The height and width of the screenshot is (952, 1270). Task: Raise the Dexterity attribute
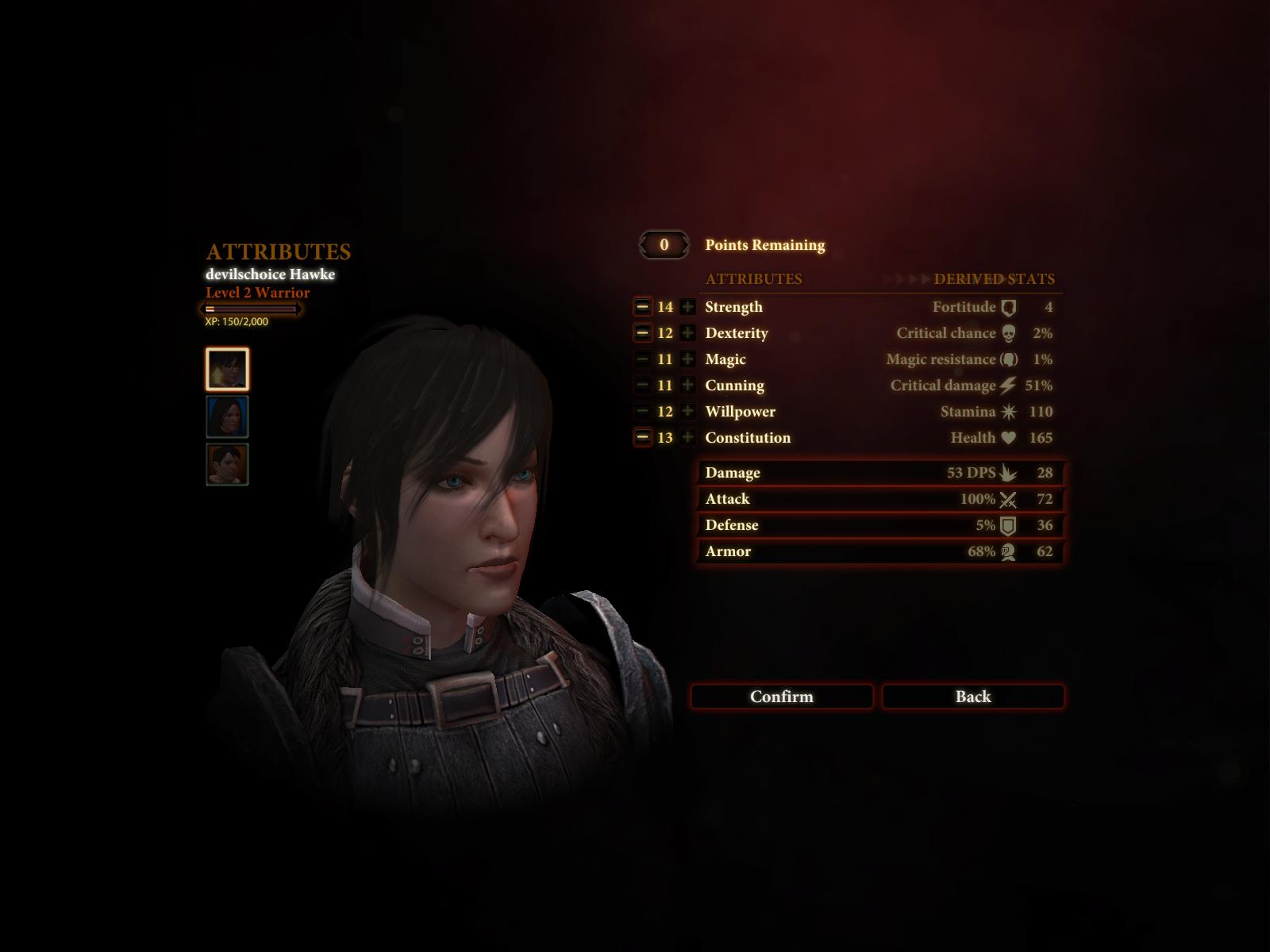tap(687, 333)
